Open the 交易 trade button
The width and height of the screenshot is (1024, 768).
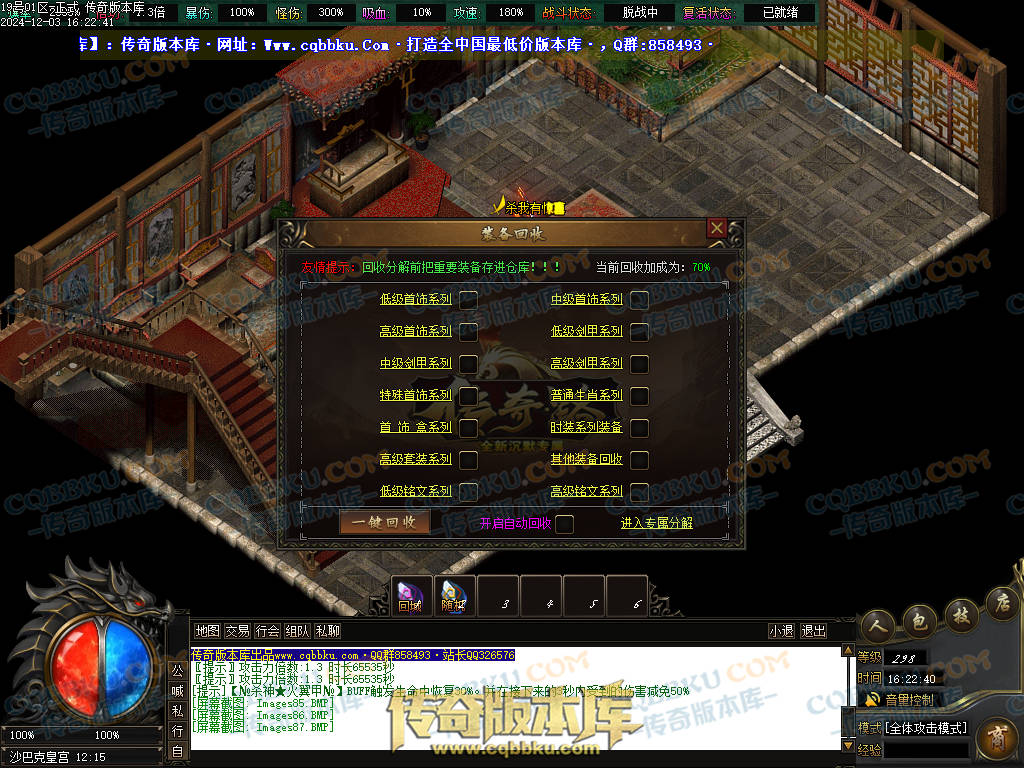point(237,631)
